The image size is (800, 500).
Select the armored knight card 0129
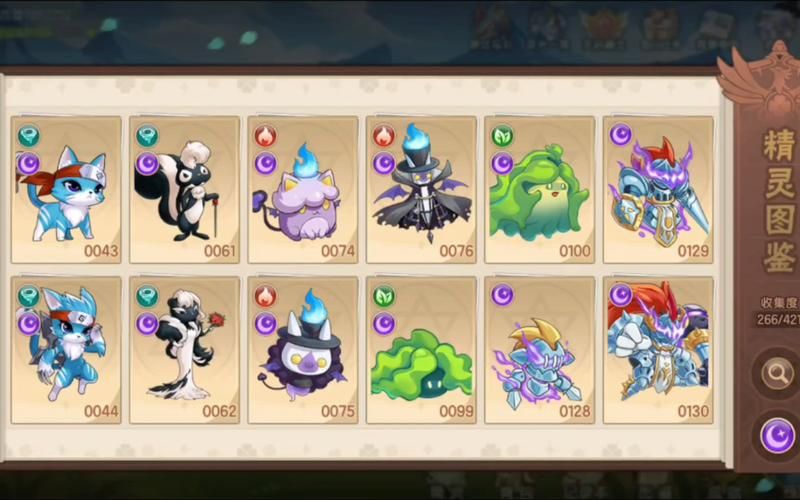click(x=658, y=190)
